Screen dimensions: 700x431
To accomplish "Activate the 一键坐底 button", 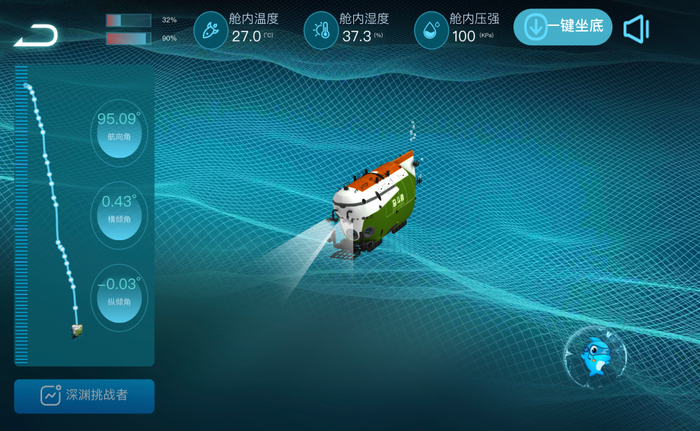I will [563, 27].
